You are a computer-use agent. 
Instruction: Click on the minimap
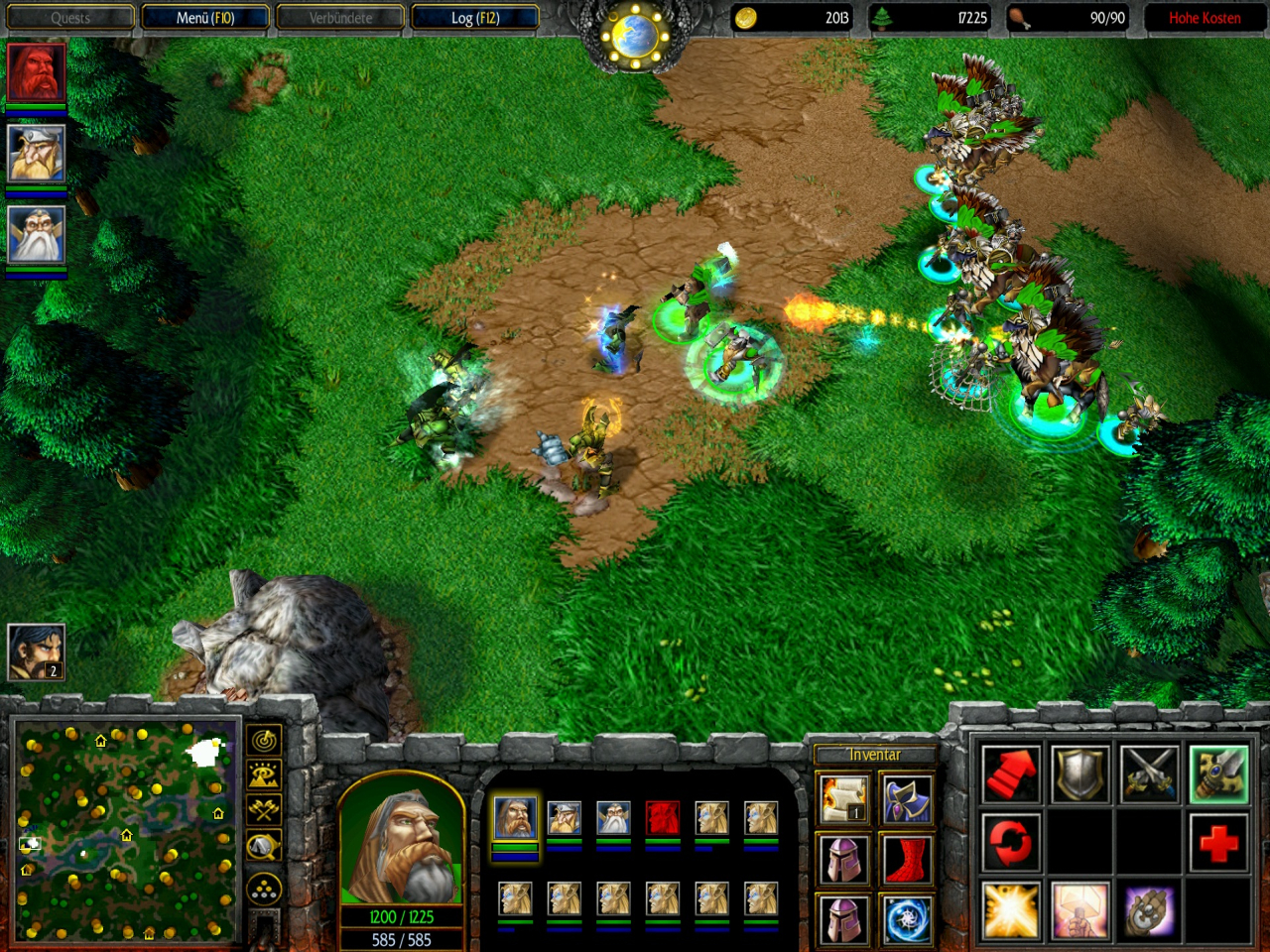(126, 831)
